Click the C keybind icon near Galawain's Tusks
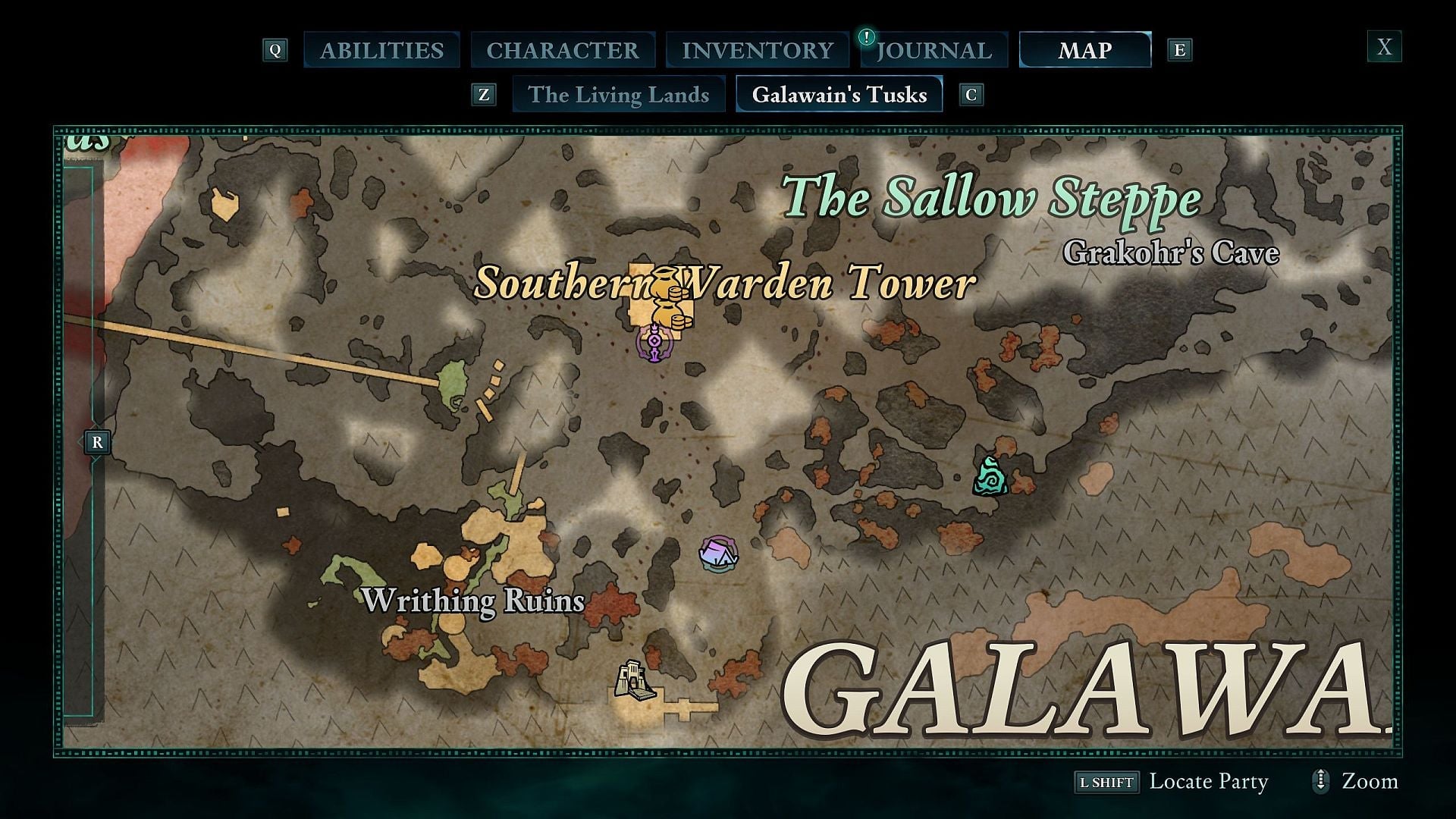 (x=971, y=95)
